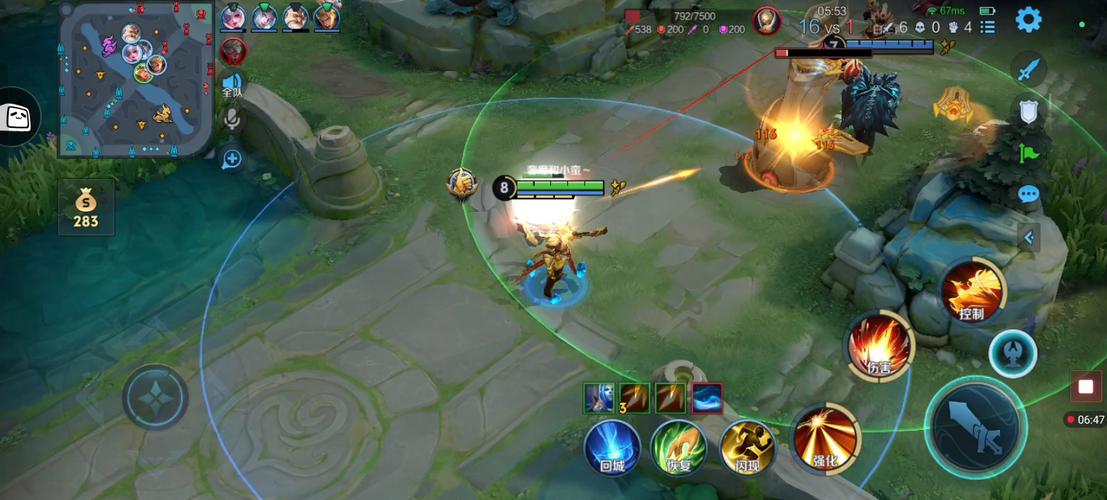This screenshot has width=1107, height=500.
Task: Send the white shield defend signal
Action: (x=1028, y=111)
